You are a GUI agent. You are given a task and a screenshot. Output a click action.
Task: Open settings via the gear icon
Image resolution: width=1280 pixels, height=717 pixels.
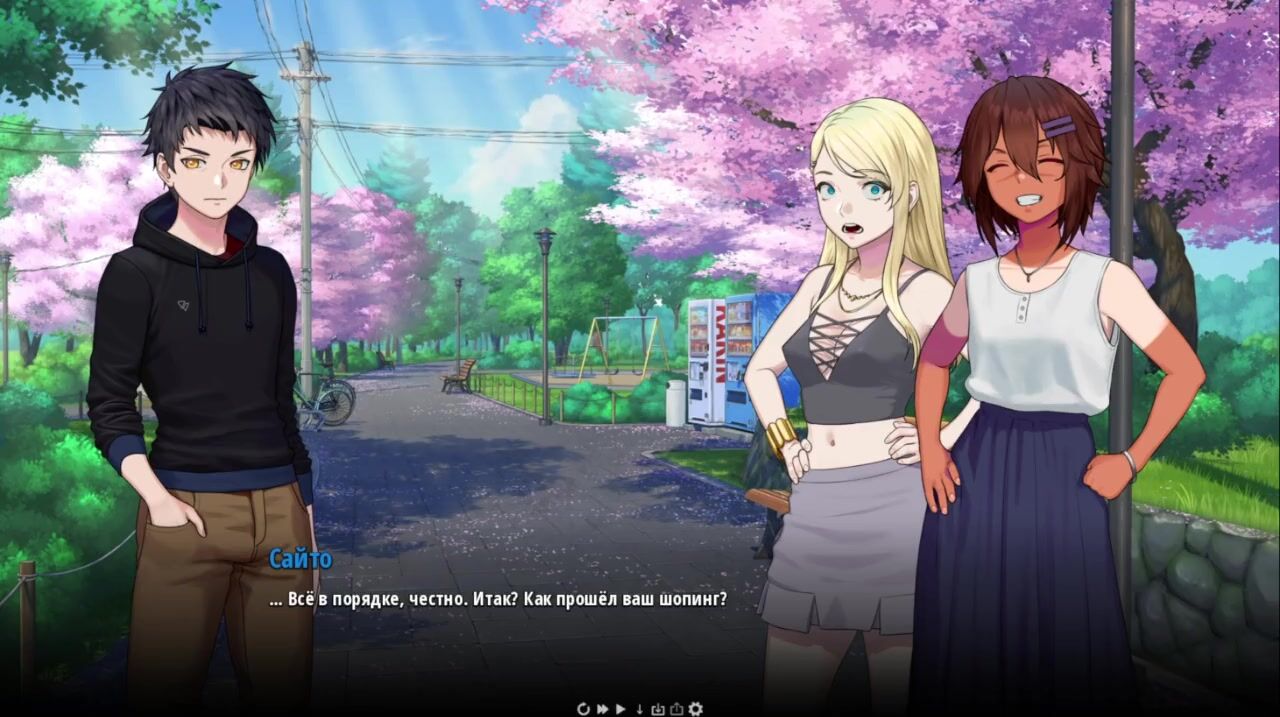pyautogui.click(x=695, y=709)
